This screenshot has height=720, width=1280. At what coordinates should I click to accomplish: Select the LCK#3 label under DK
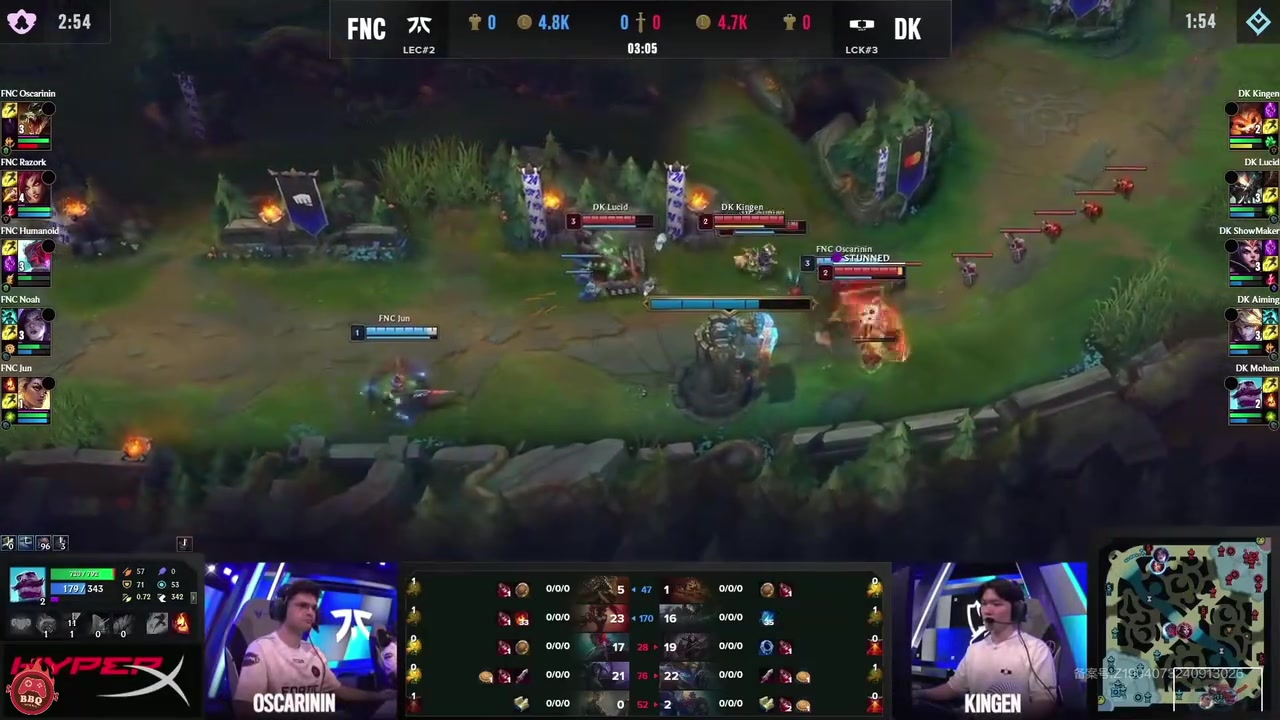[x=861, y=49]
